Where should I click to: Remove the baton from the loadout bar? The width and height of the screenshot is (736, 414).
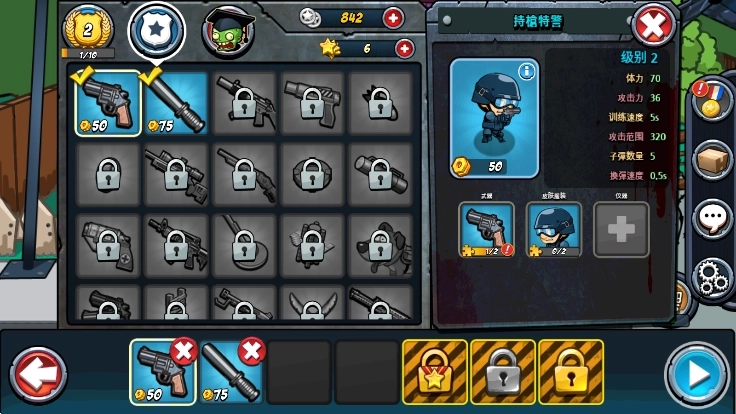tap(252, 351)
